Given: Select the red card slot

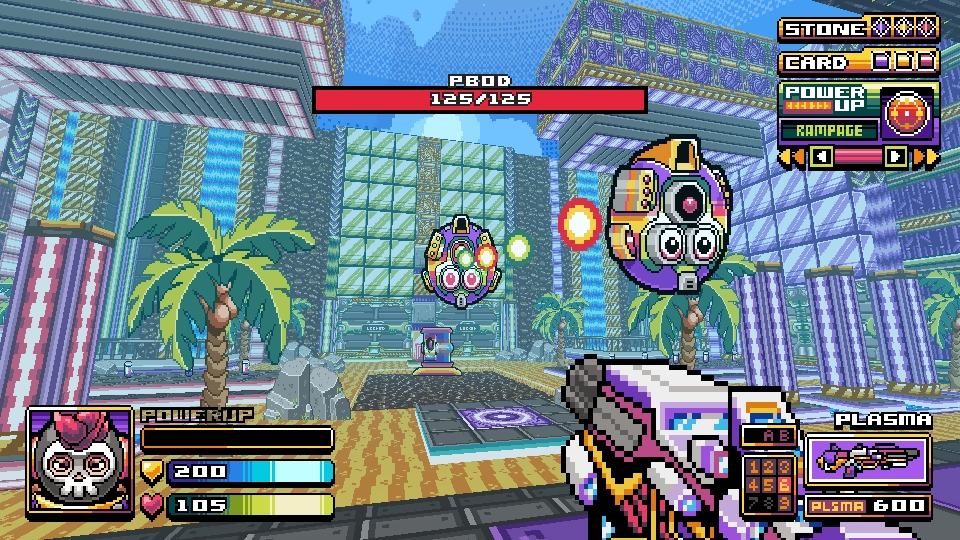Looking at the screenshot, I should click(926, 62).
